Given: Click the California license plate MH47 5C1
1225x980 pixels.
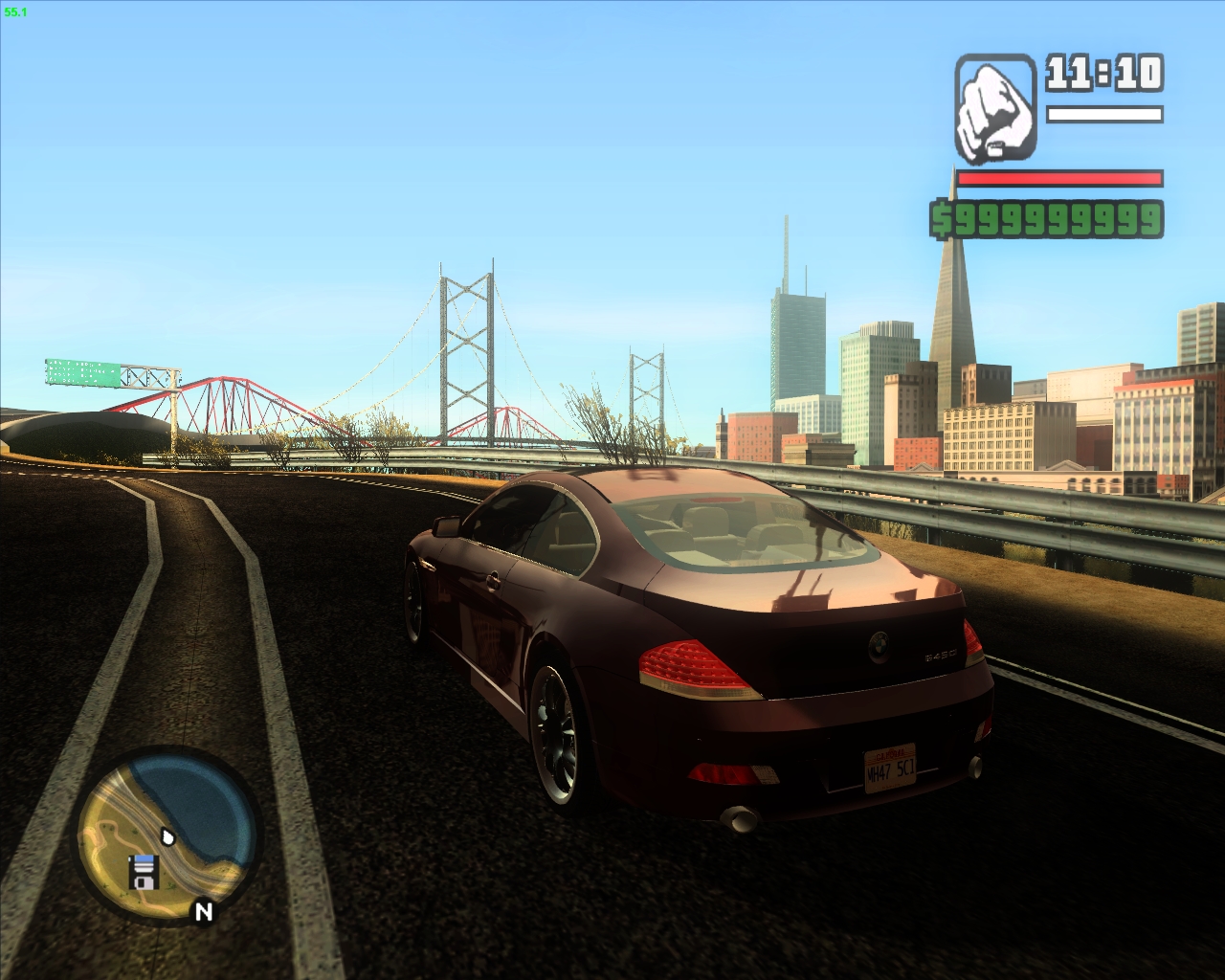Looking at the screenshot, I should pyautogui.click(x=891, y=768).
